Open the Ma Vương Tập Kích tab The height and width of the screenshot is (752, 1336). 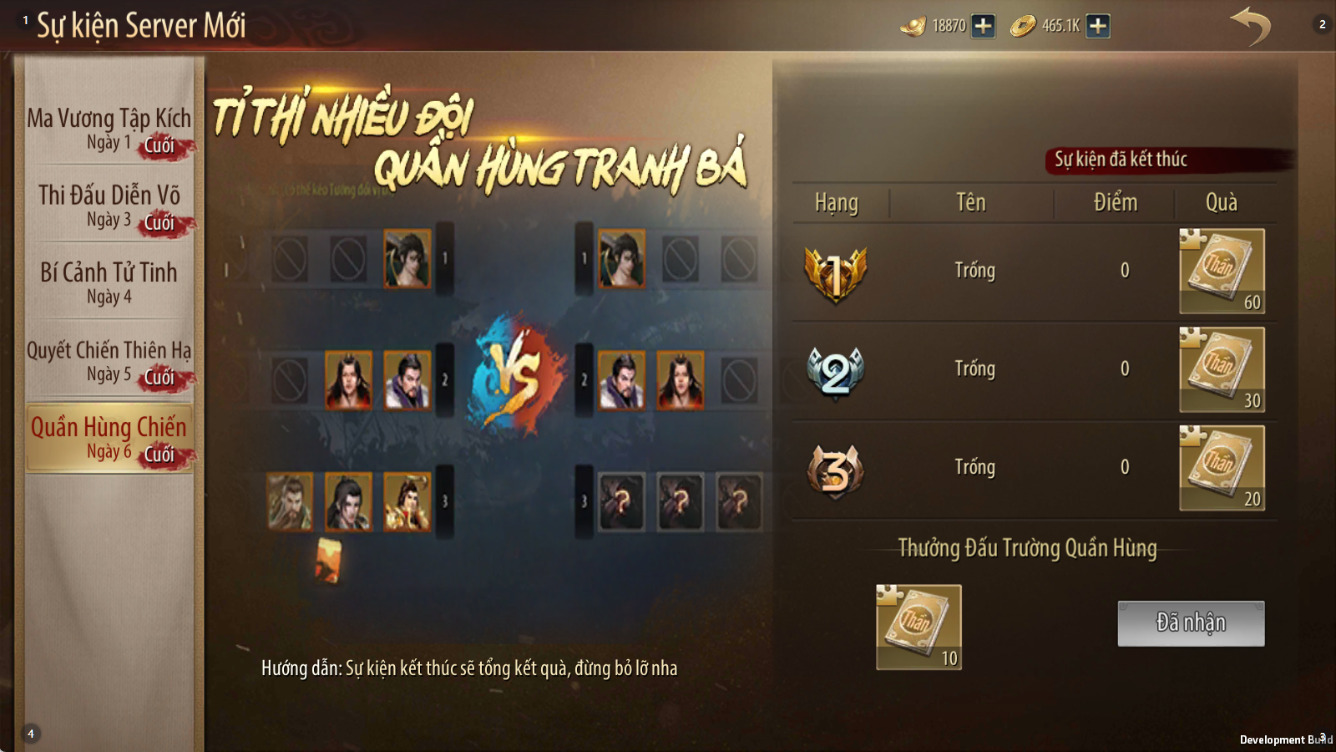tap(109, 129)
